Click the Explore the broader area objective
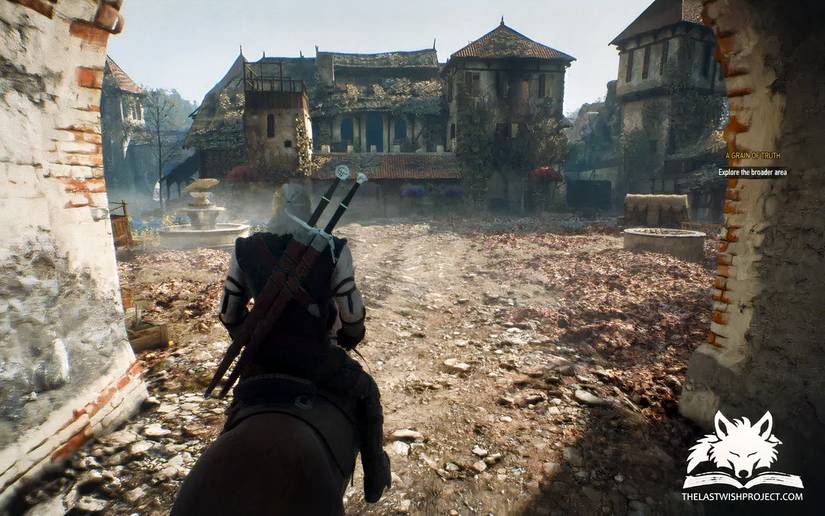Viewport: 825px width, 516px height. 752,172
